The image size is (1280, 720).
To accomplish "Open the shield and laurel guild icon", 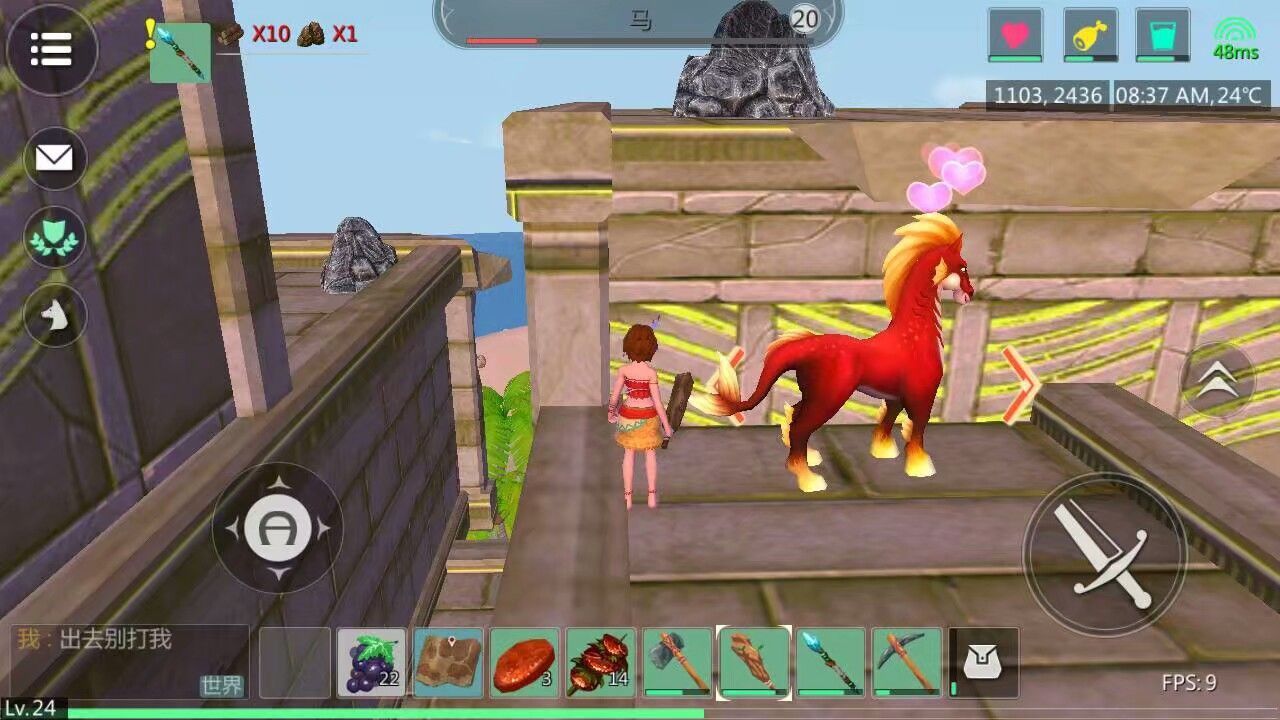I will tap(55, 237).
